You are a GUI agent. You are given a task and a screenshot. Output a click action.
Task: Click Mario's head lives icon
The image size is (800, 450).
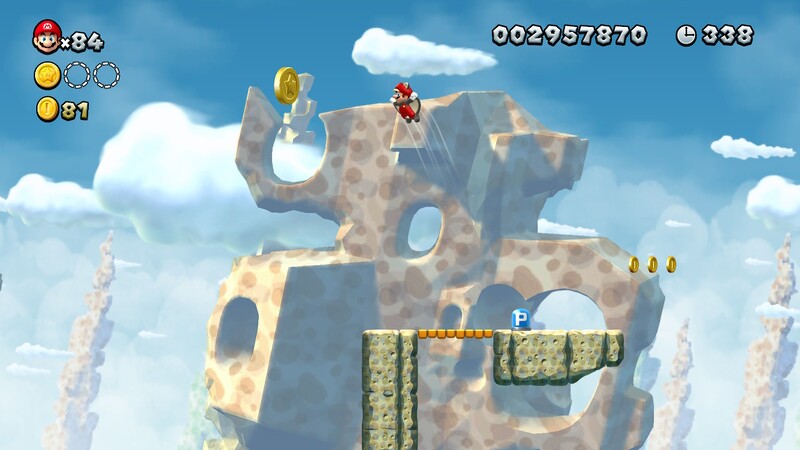(46, 36)
